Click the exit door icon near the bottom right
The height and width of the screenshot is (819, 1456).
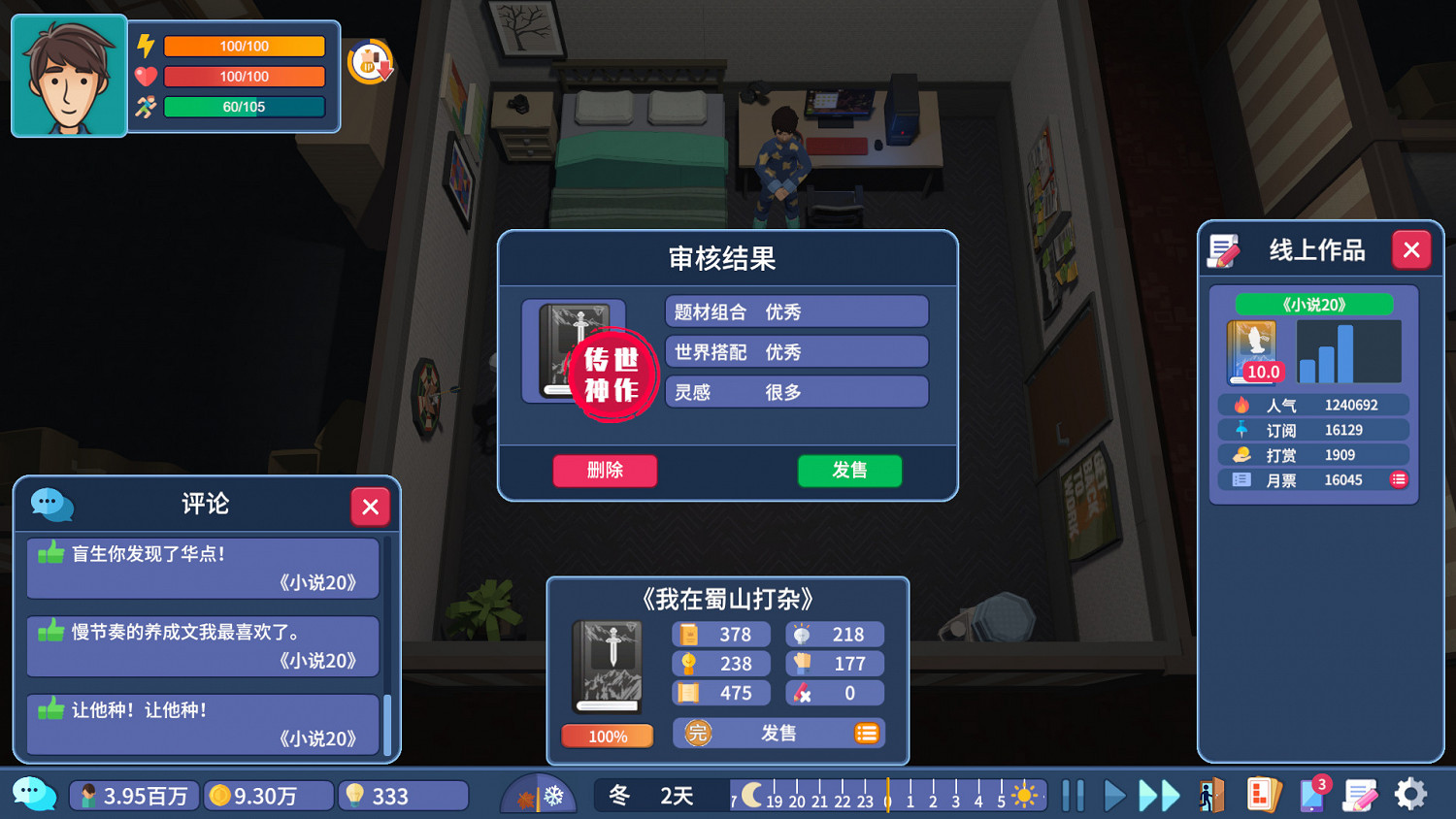pyautogui.click(x=1210, y=794)
